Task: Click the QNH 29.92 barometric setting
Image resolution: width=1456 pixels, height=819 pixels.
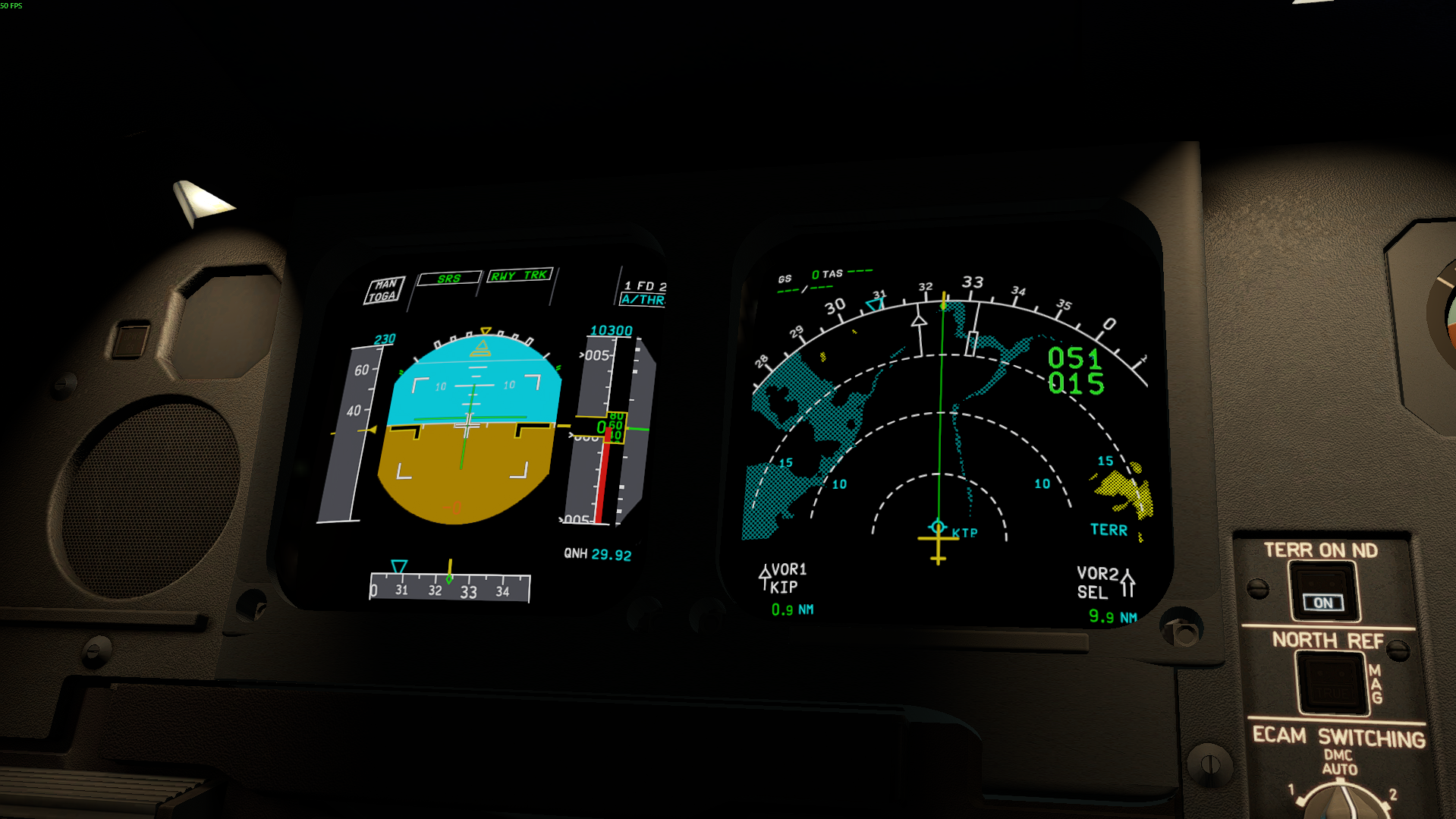Action: [x=597, y=556]
